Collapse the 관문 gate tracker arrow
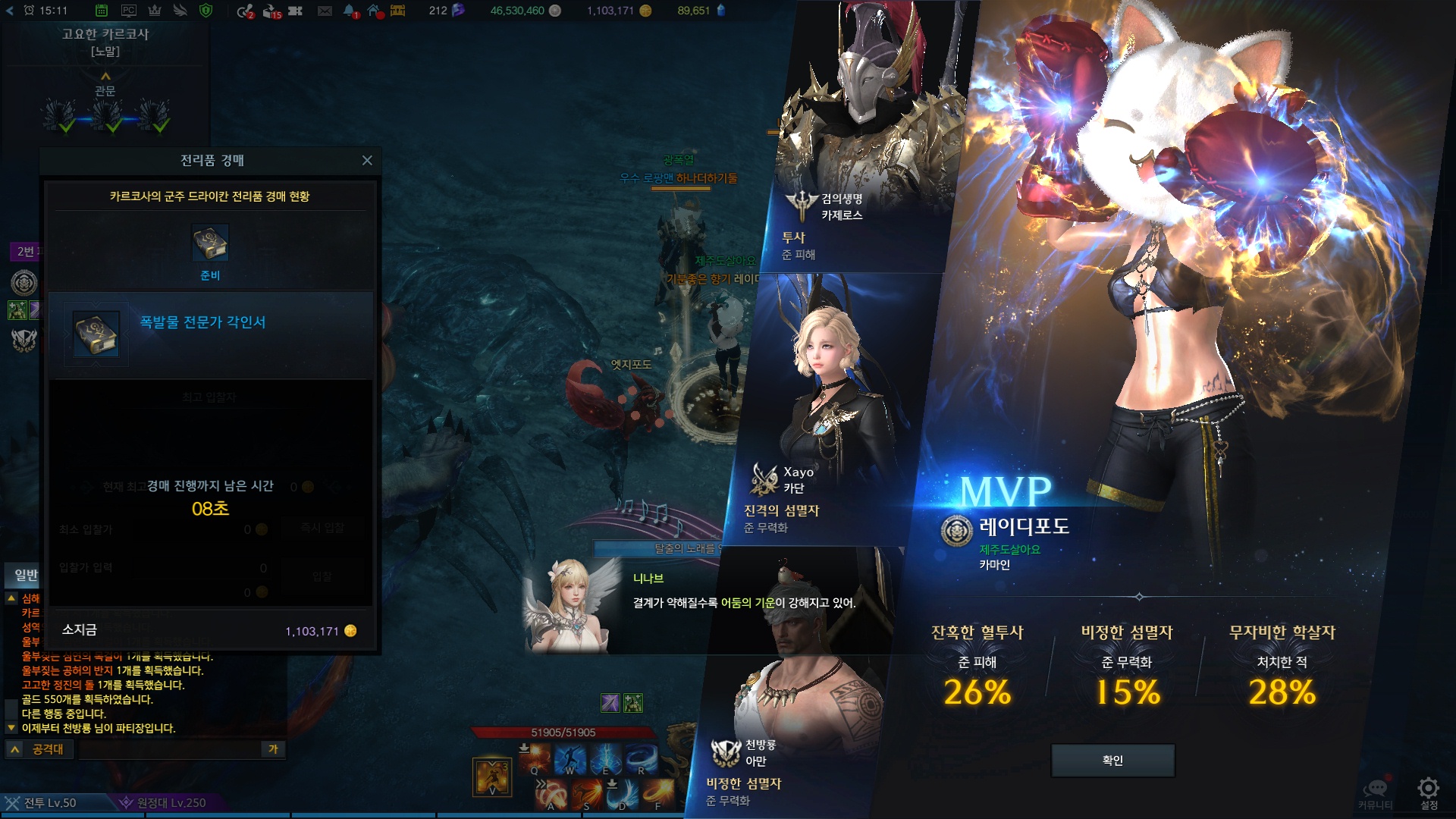The height and width of the screenshot is (819, 1456). pos(105,76)
